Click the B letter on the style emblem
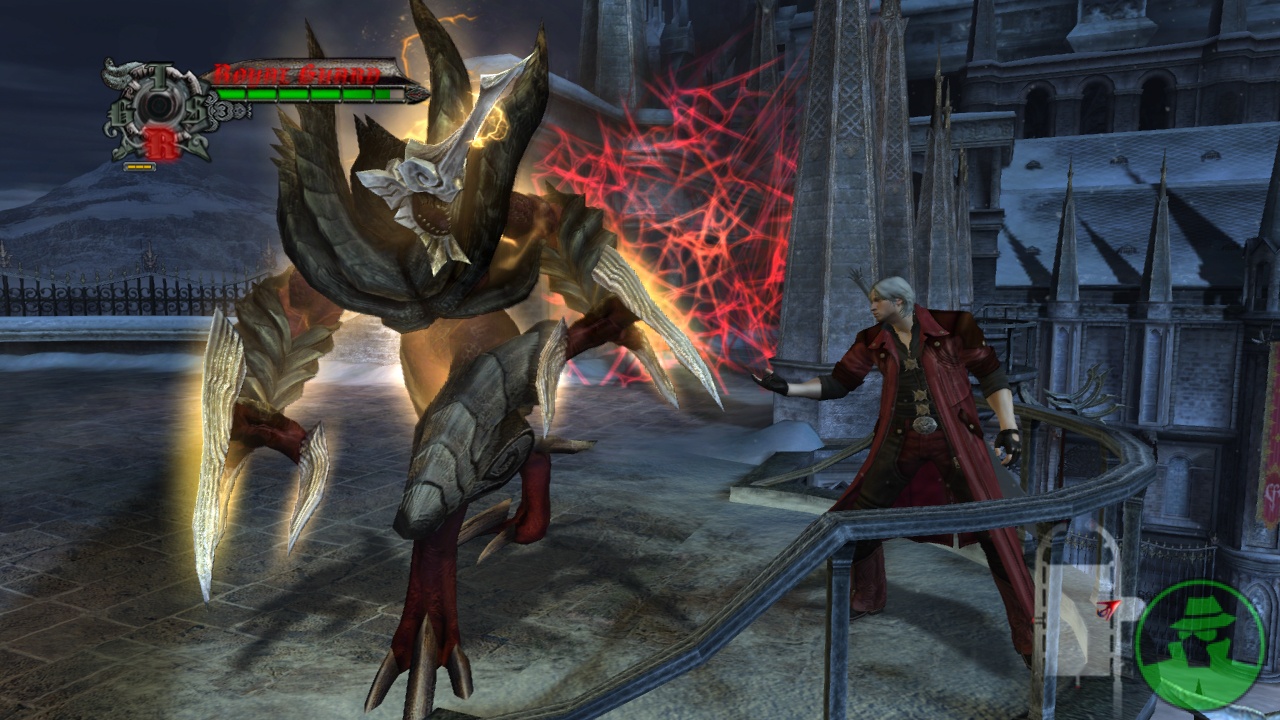Image resolution: width=1280 pixels, height=720 pixels. [122, 114]
